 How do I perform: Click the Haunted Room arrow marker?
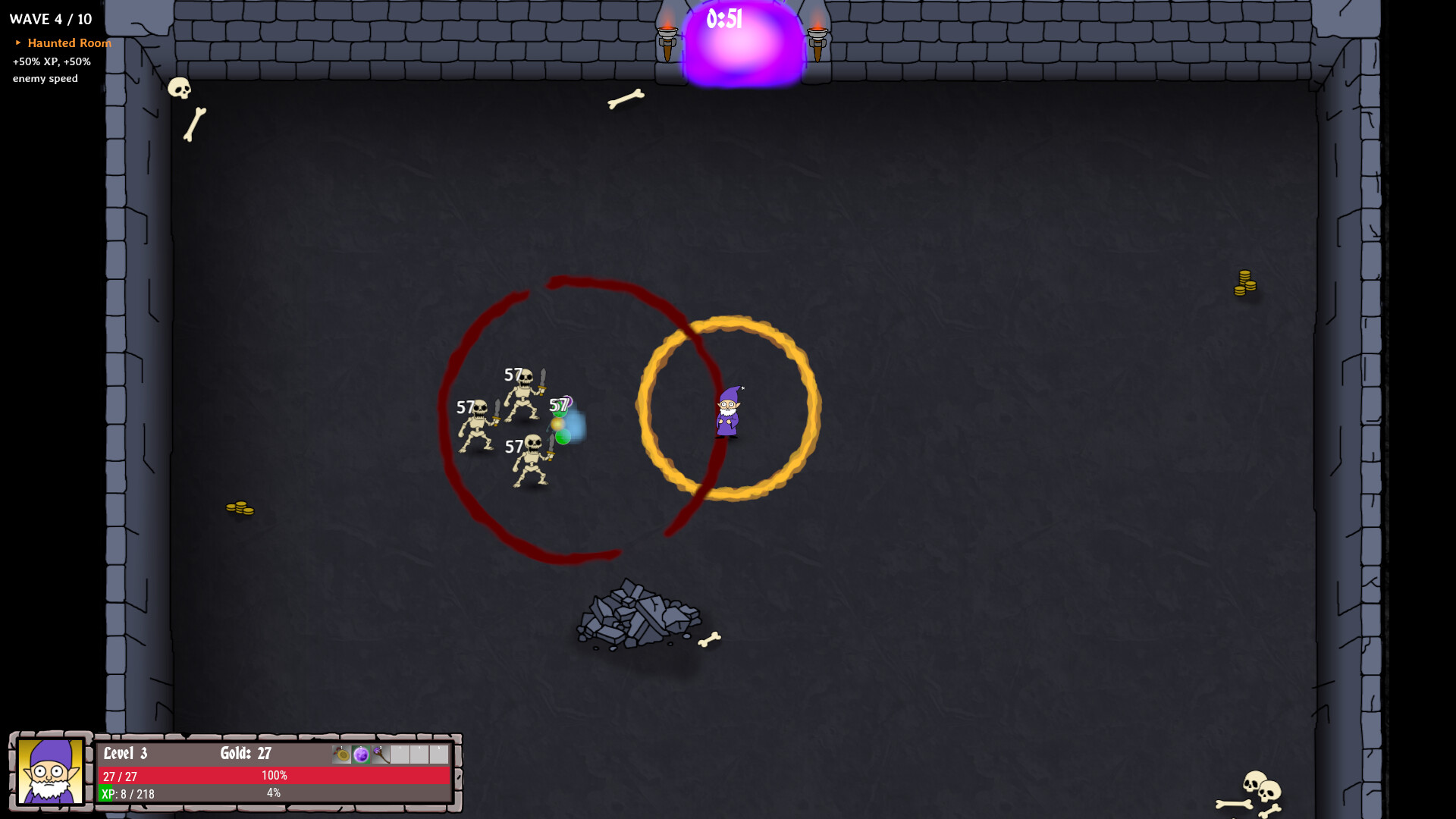[x=18, y=43]
